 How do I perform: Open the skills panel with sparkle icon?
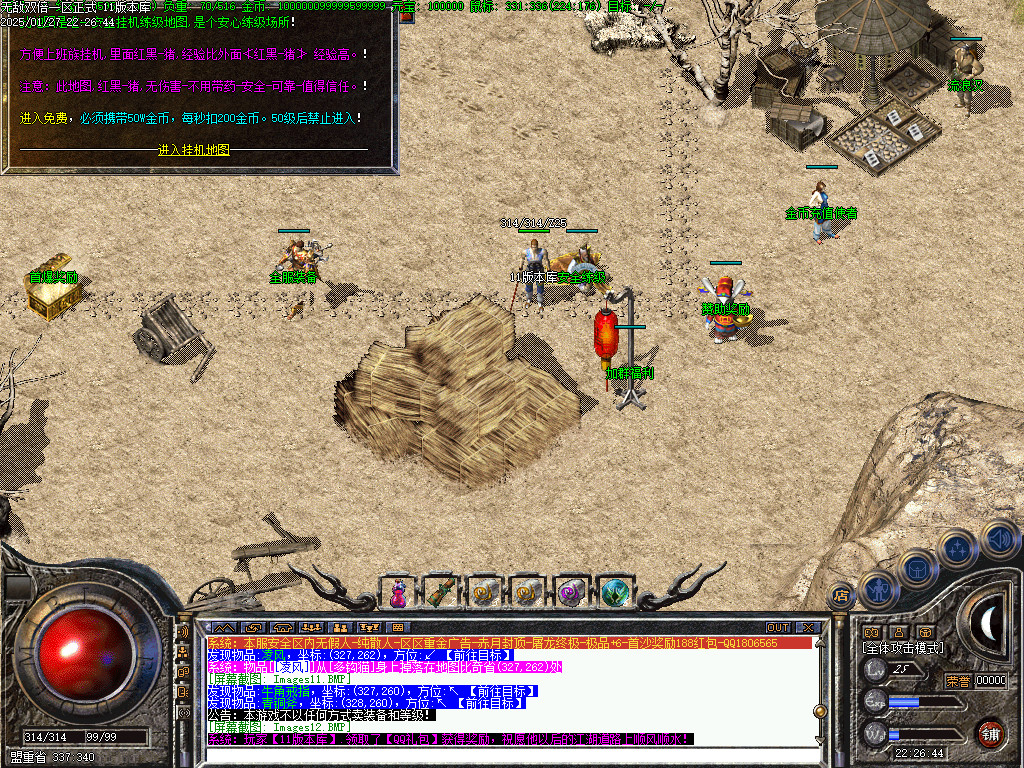[x=957, y=548]
